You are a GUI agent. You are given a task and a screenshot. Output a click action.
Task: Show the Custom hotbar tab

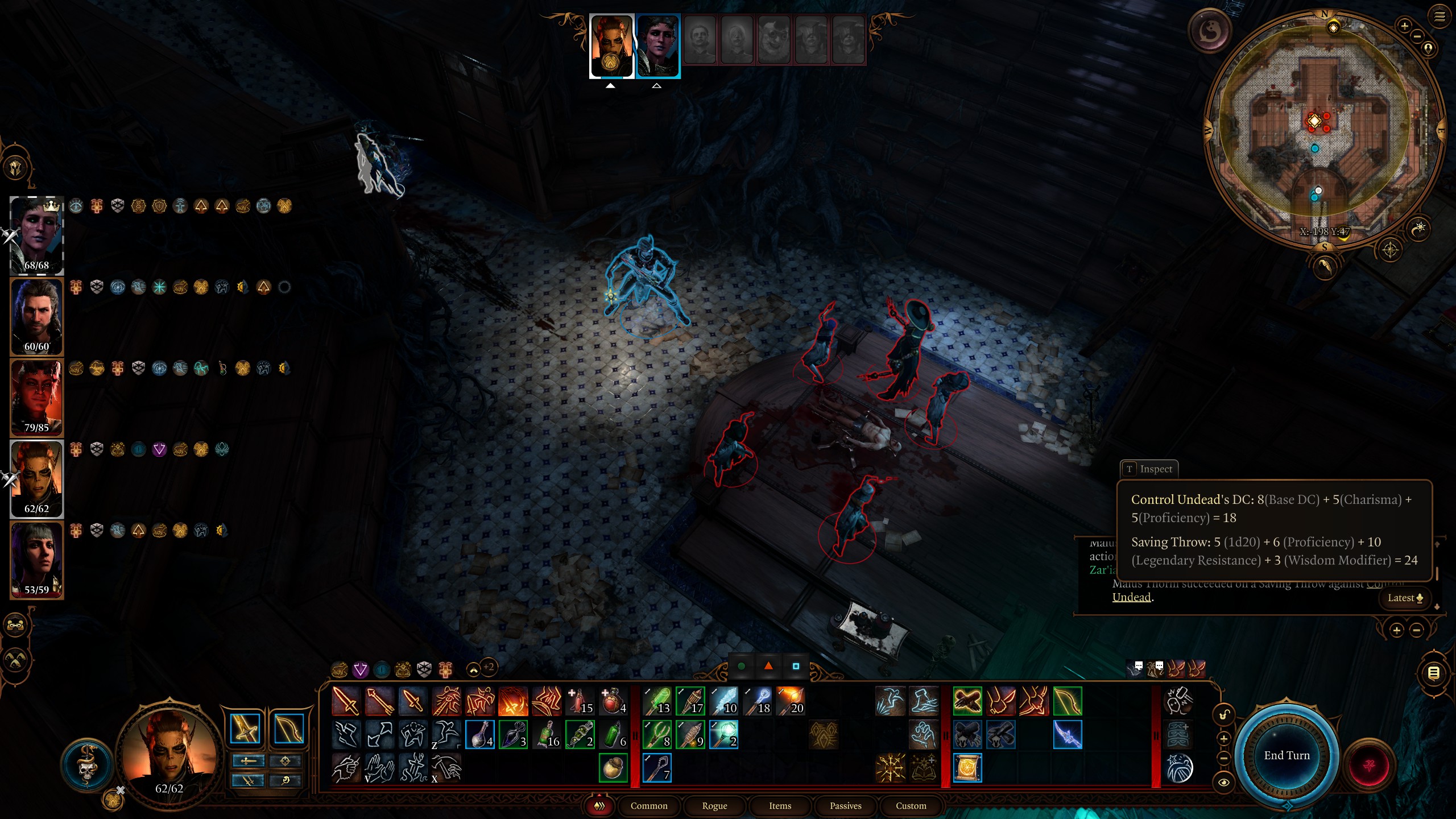click(x=911, y=805)
